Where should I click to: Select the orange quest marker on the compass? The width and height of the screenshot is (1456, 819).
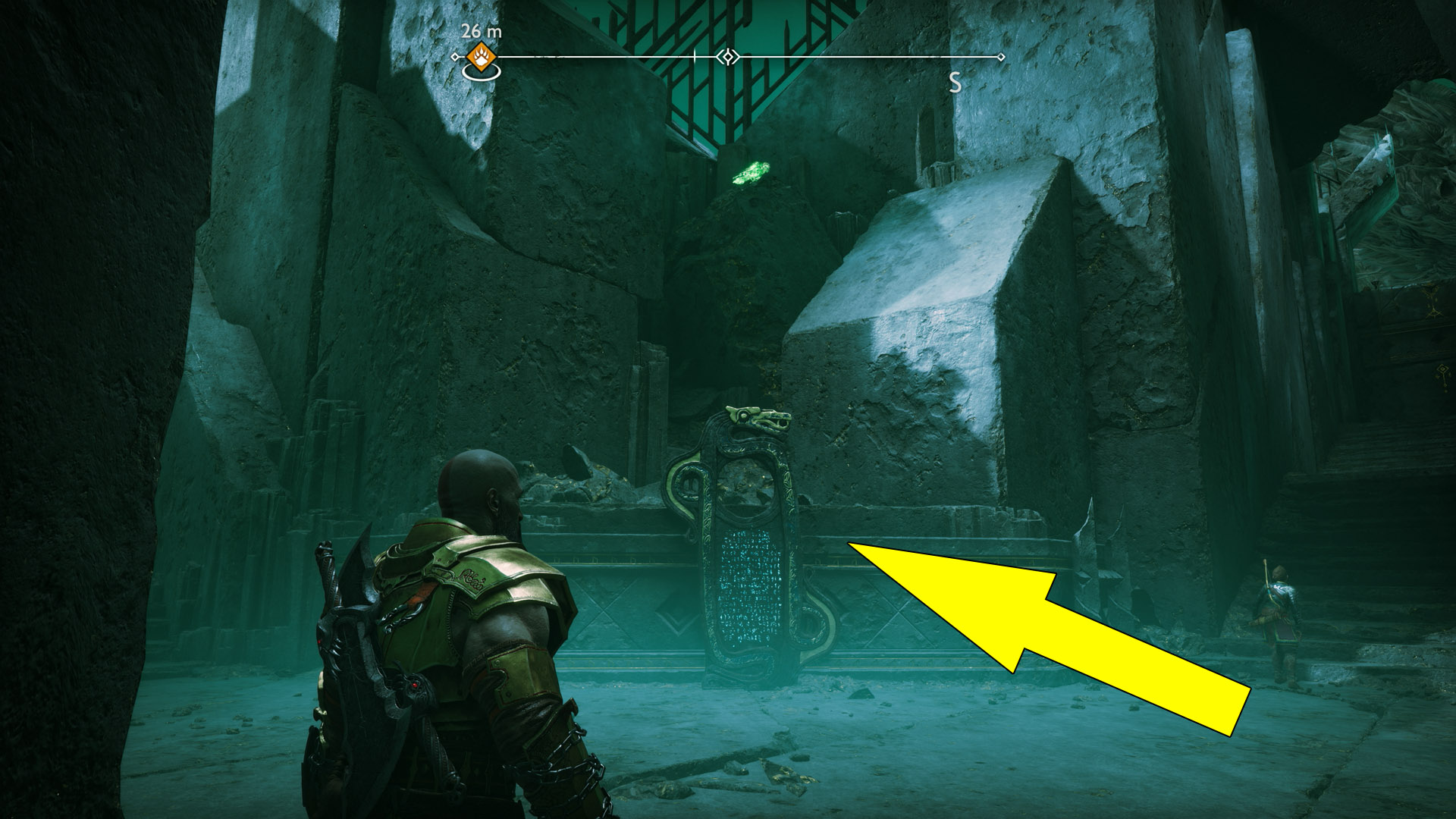pos(481,55)
